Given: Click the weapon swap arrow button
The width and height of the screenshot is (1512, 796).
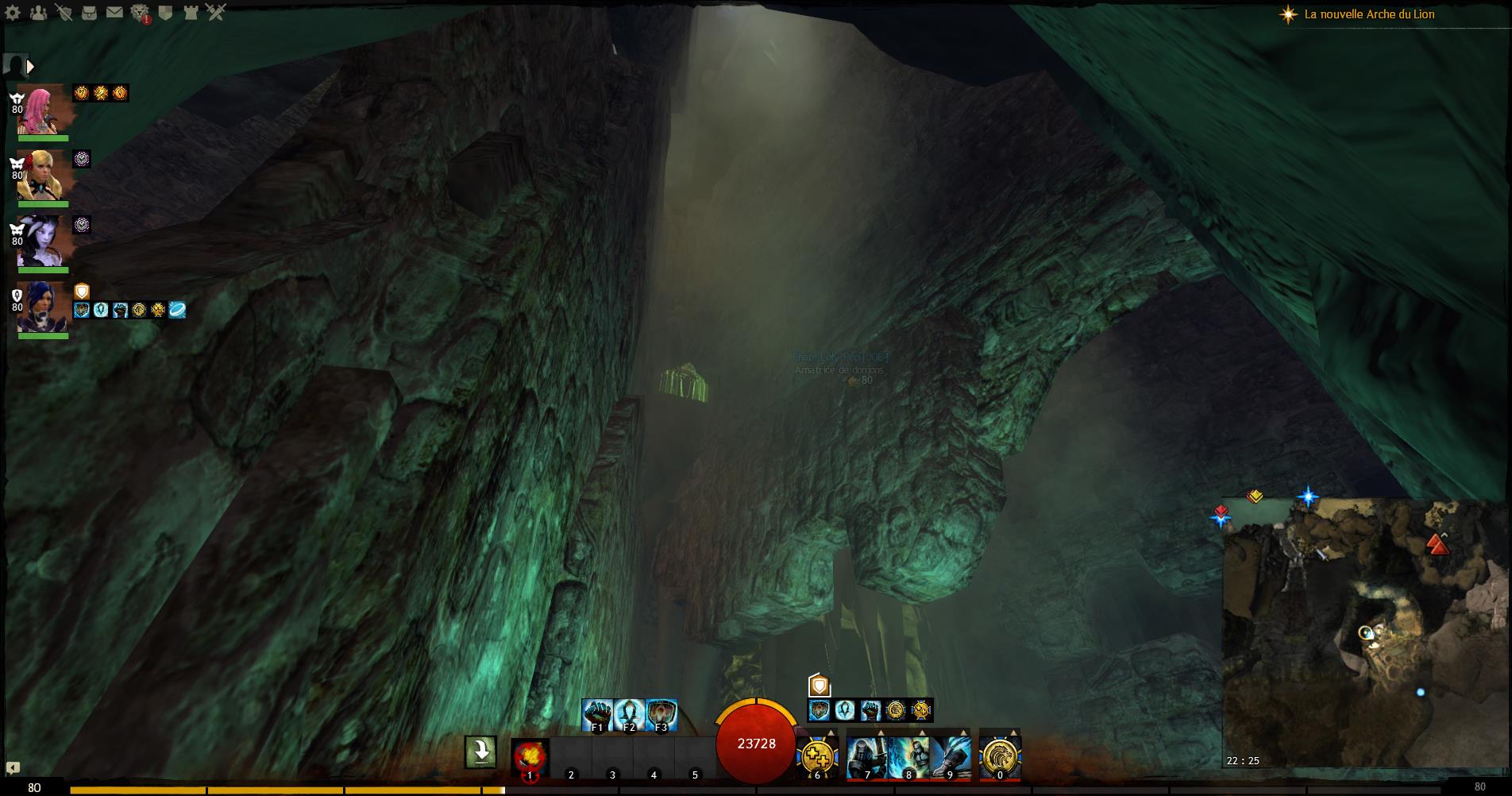Looking at the screenshot, I should (480, 752).
